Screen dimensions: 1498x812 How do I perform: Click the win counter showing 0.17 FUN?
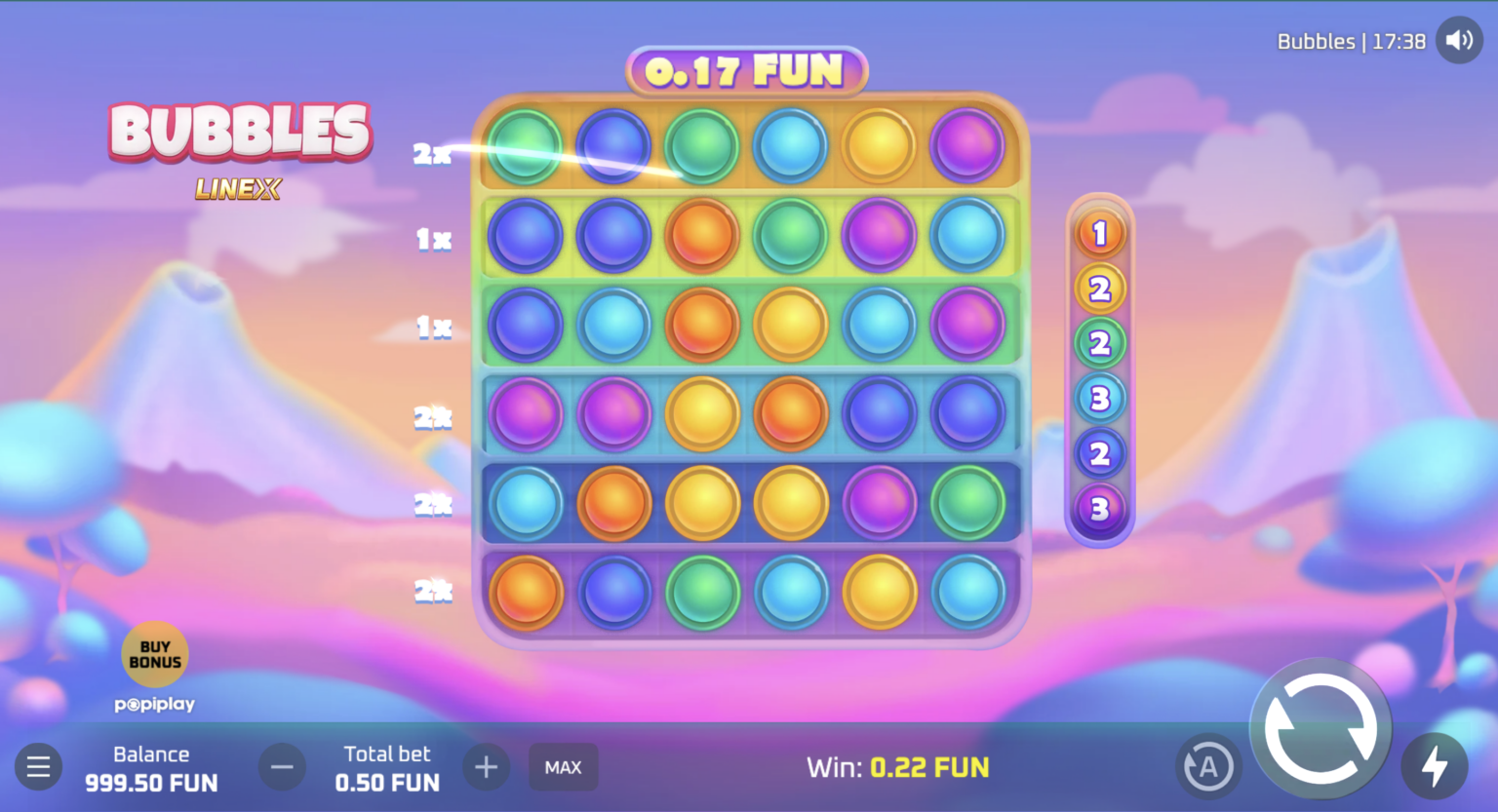click(x=748, y=72)
